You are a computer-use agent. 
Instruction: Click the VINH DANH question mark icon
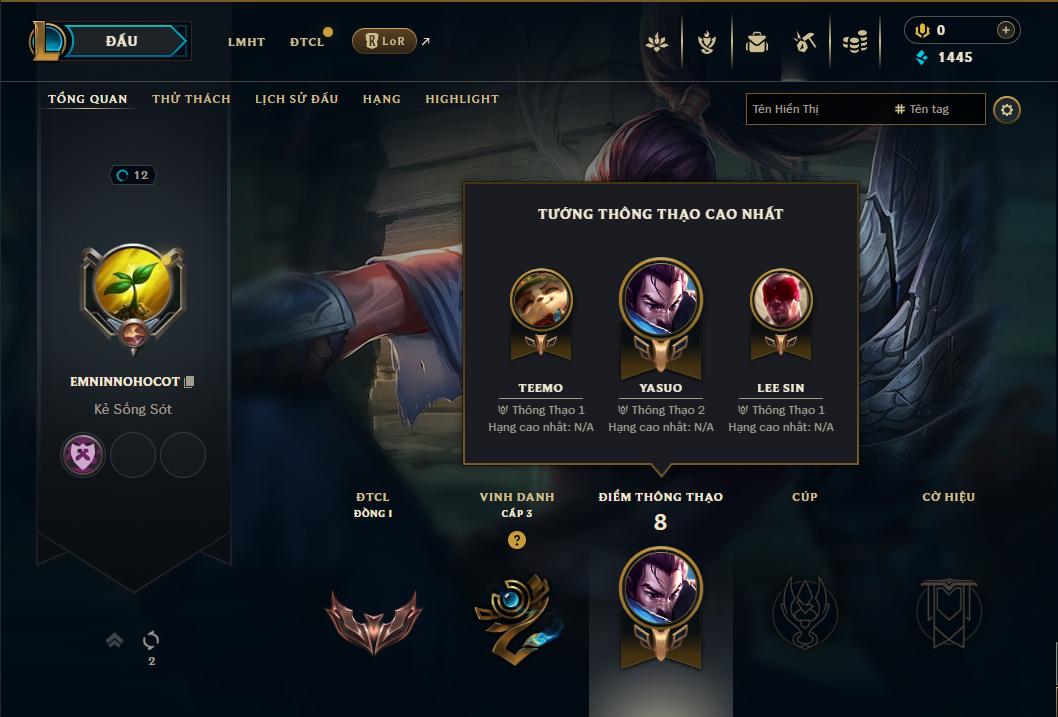coord(517,541)
